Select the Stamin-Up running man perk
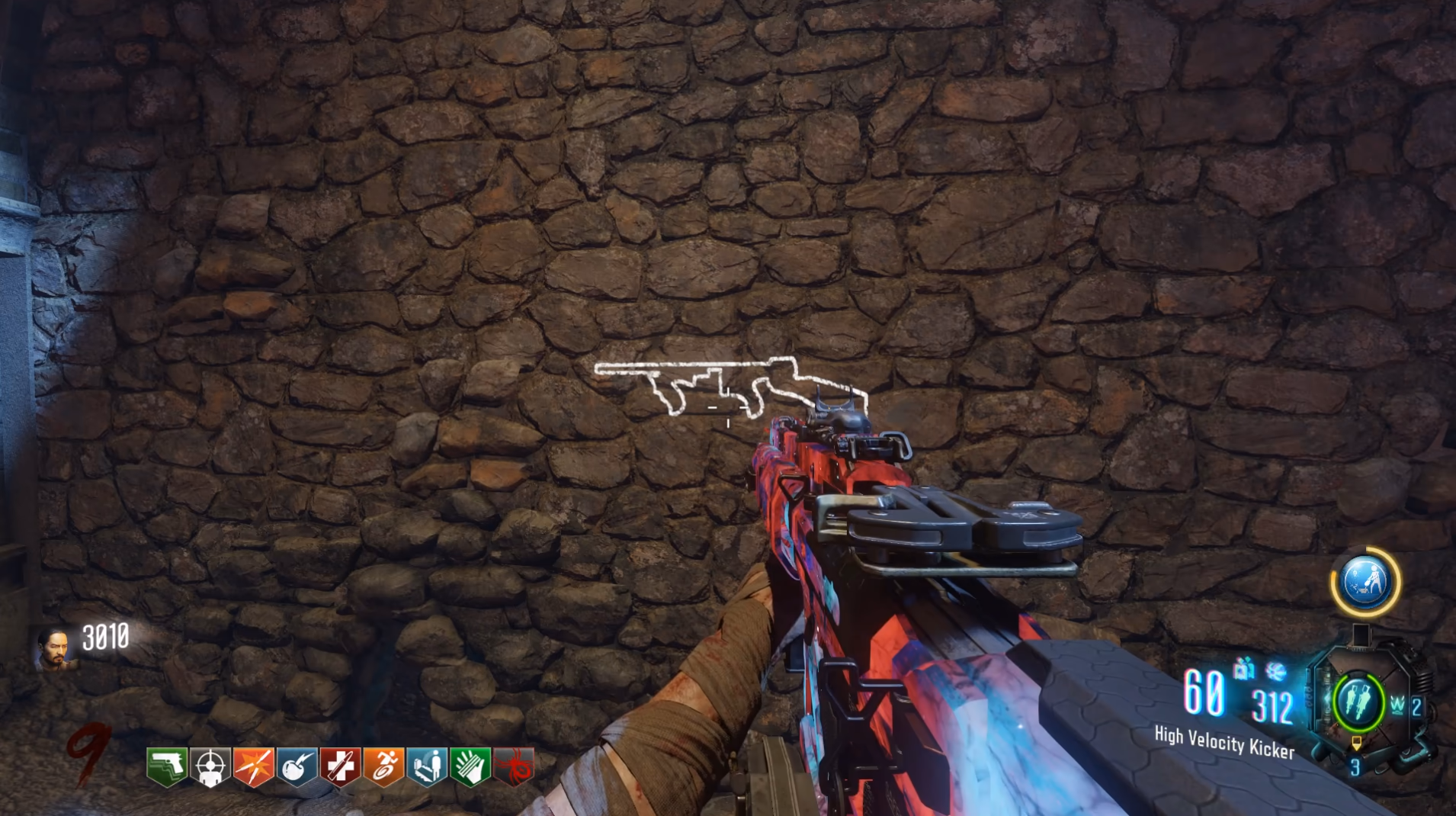This screenshot has width=1456, height=816. tap(383, 766)
